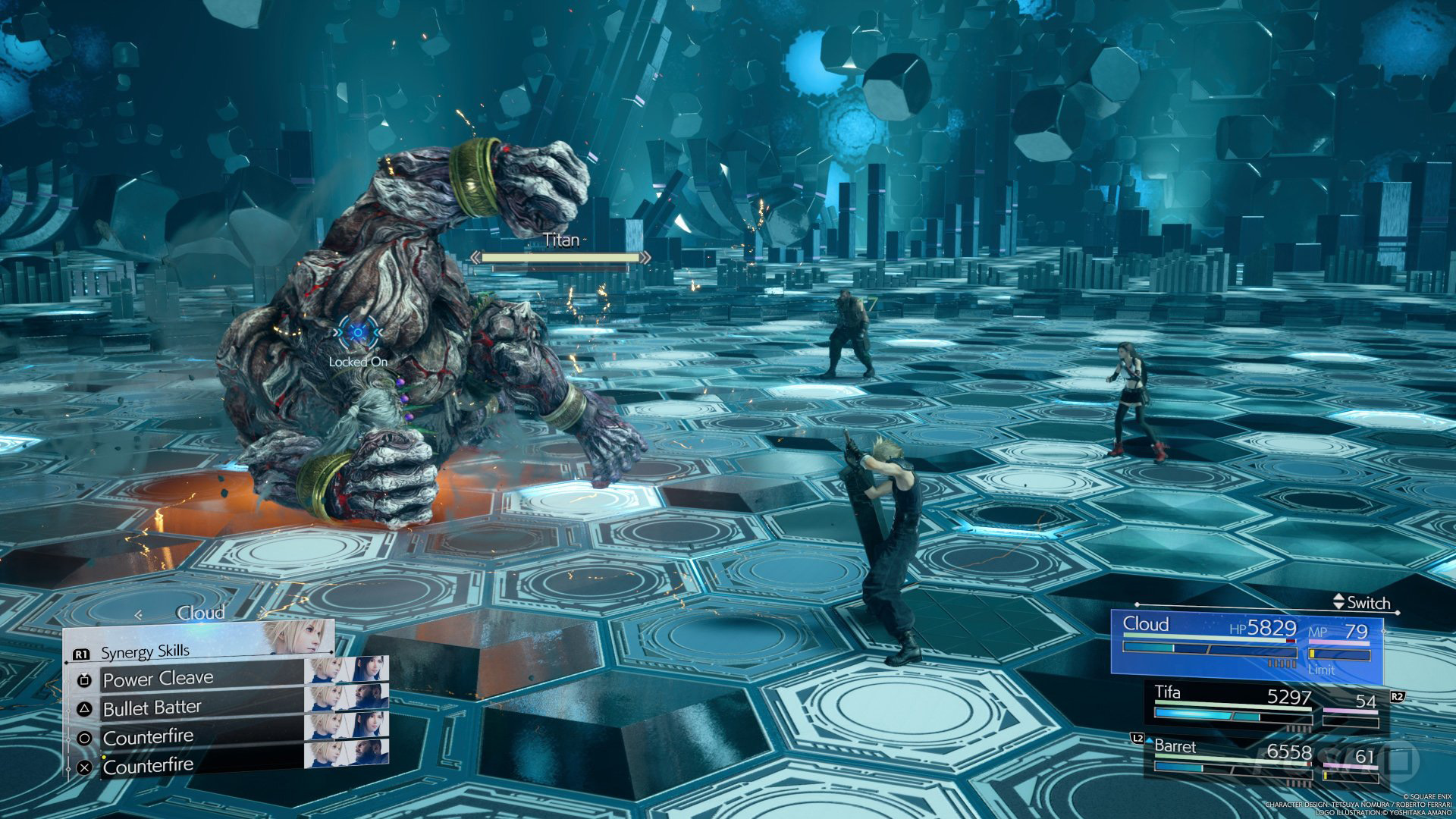This screenshot has height=819, width=1456.
Task: Use Counterfire paired with Barret
Action: coord(149,766)
